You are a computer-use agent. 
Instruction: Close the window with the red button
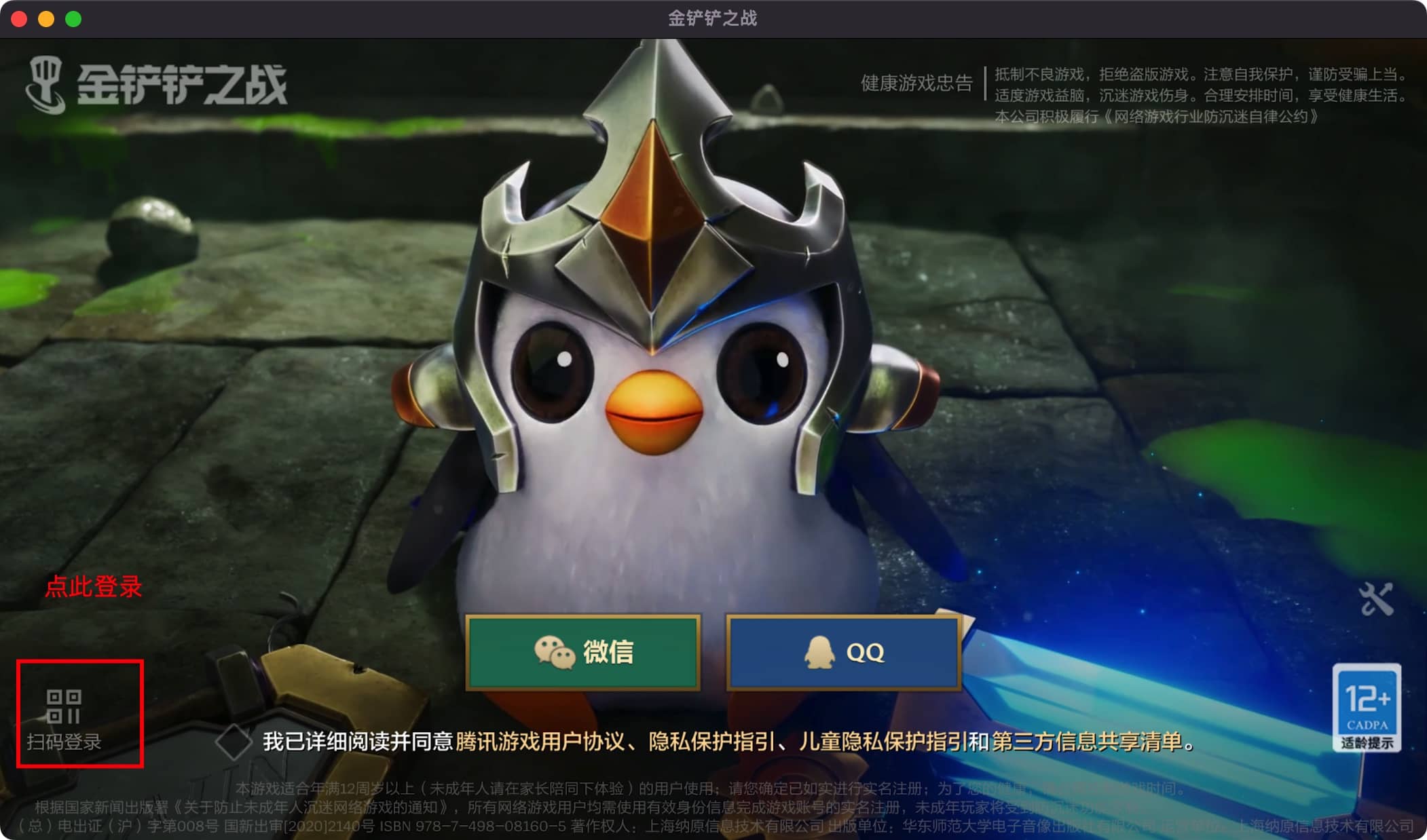pyautogui.click(x=19, y=19)
